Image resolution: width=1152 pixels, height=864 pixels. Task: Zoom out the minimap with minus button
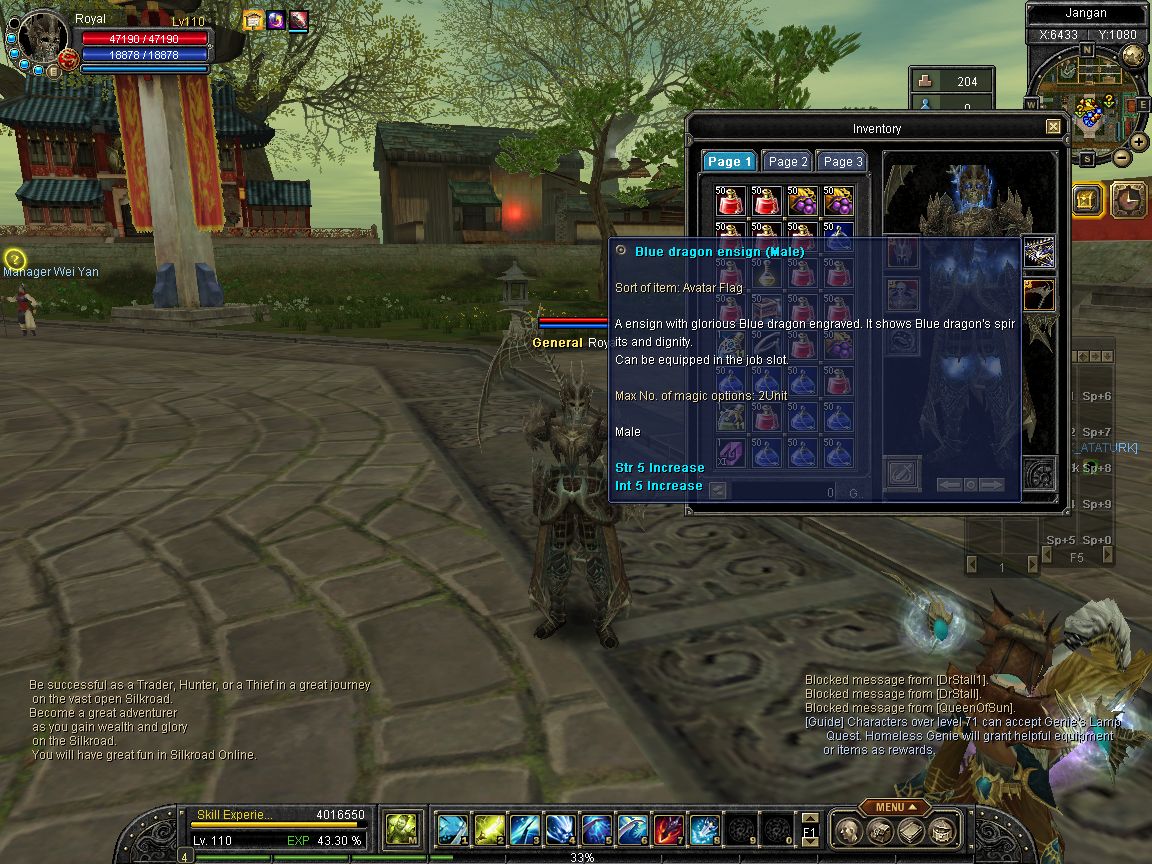click(1122, 157)
